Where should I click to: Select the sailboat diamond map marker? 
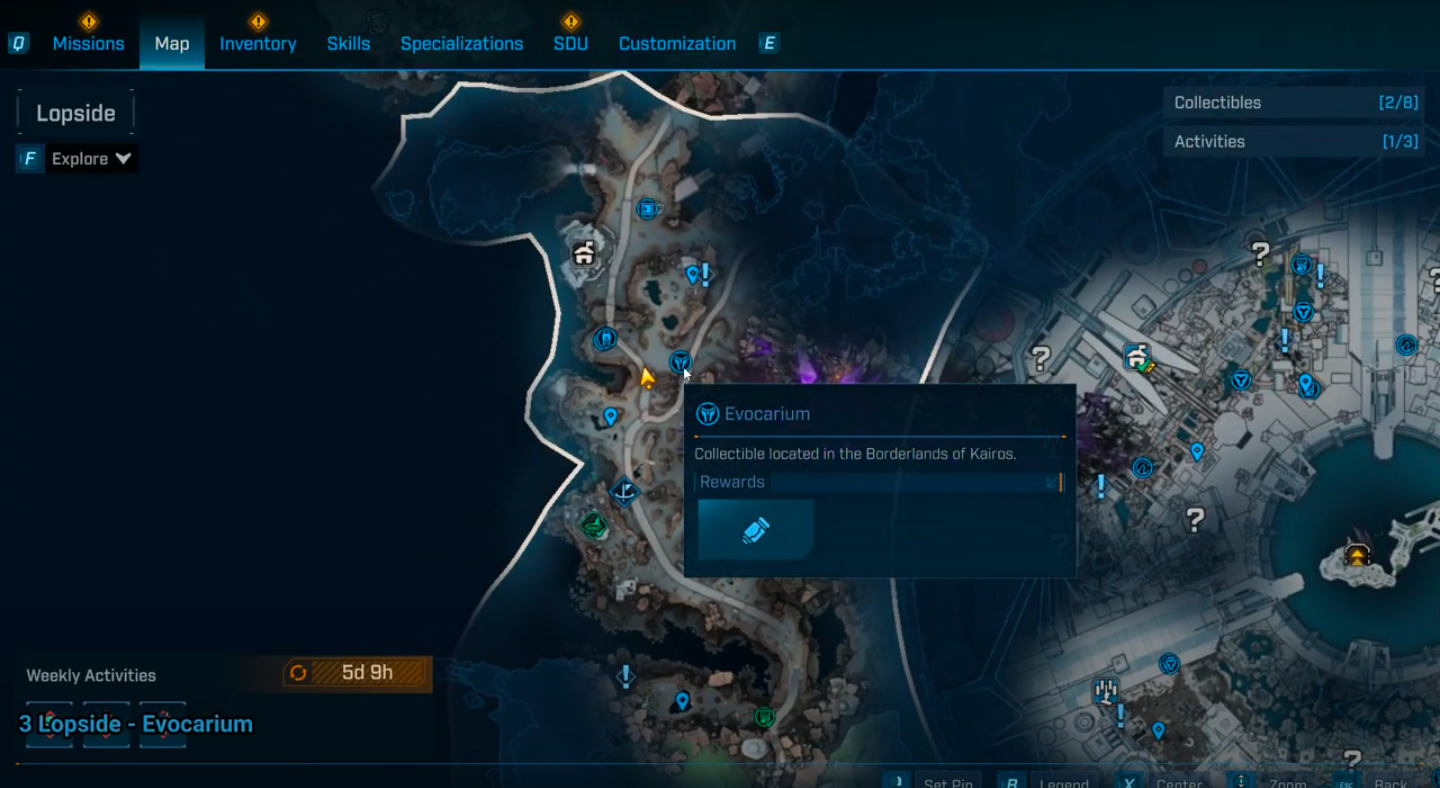pyautogui.click(x=624, y=491)
